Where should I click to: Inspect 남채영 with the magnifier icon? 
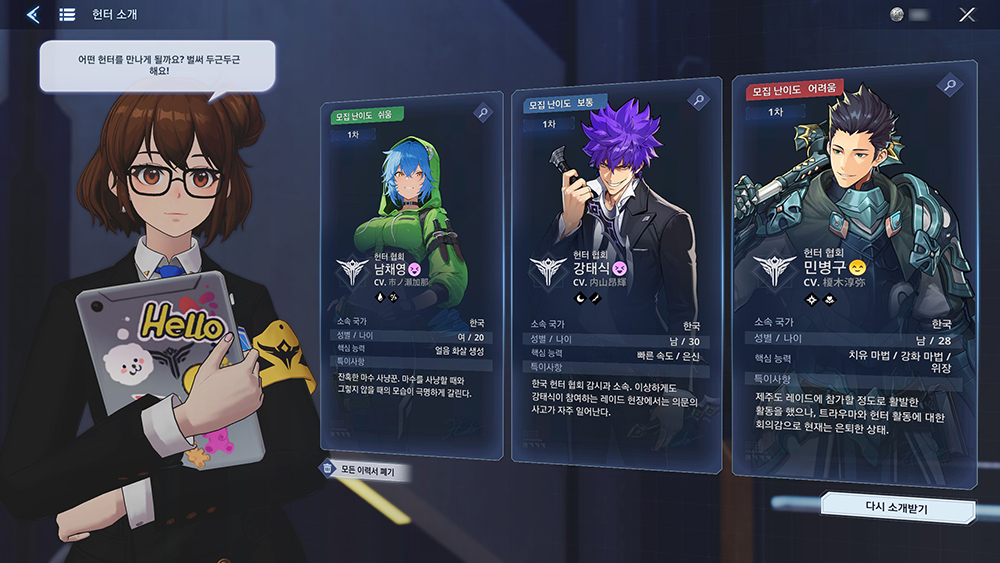click(x=484, y=114)
